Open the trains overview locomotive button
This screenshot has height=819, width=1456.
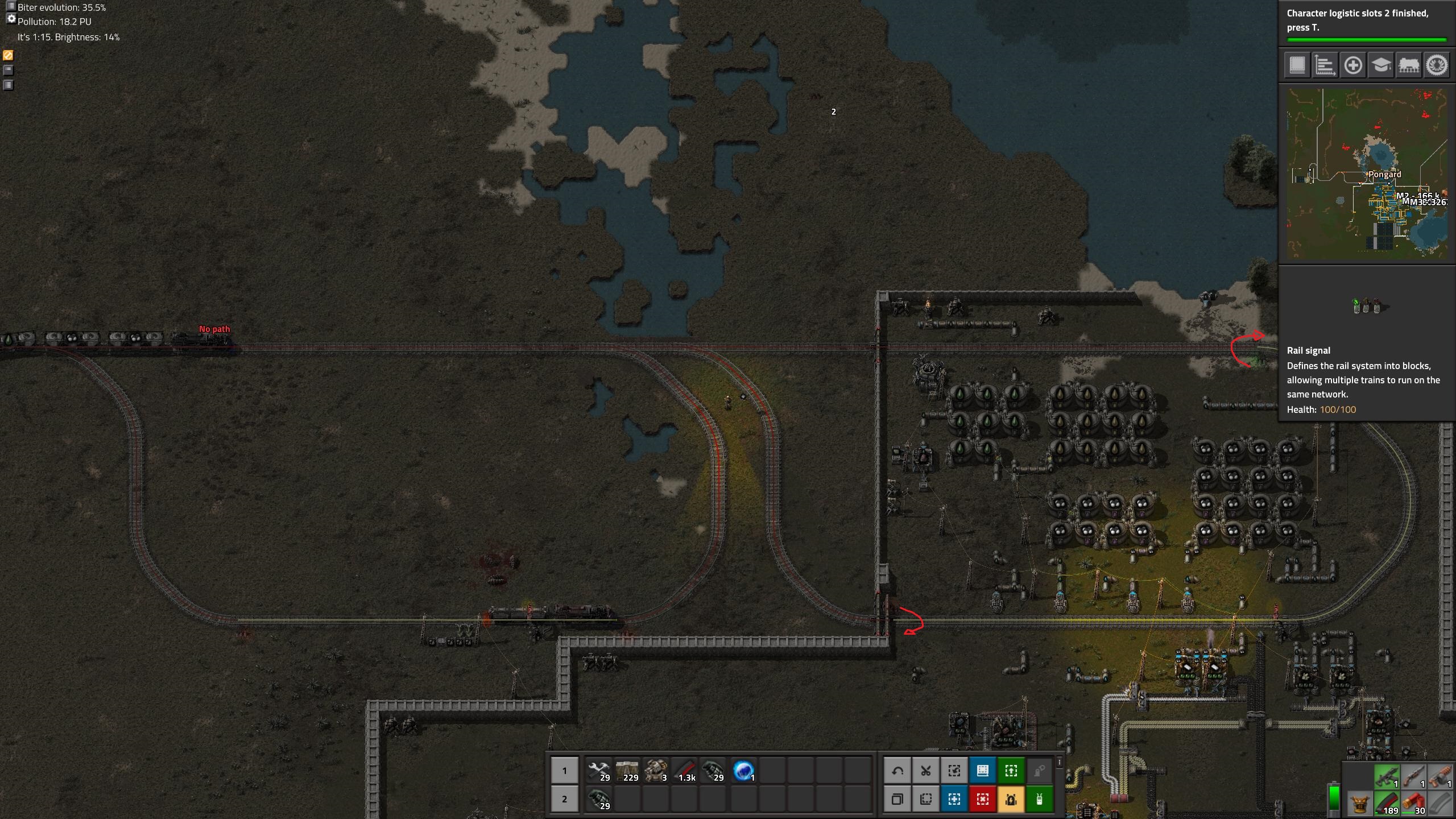[x=1409, y=65]
